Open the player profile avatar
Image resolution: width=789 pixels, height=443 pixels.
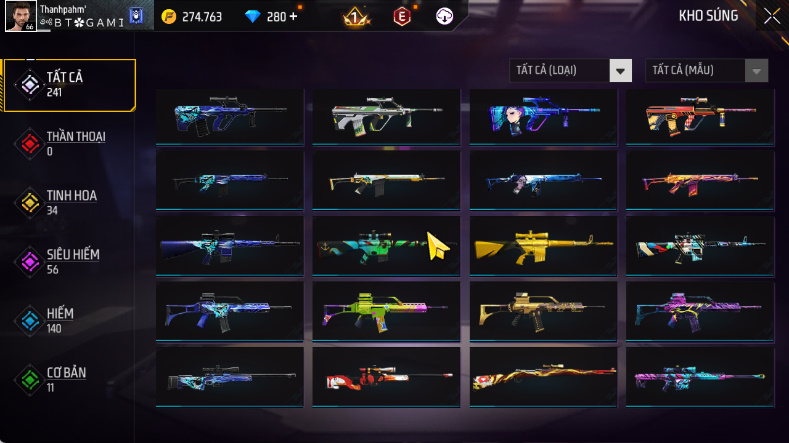point(21,15)
